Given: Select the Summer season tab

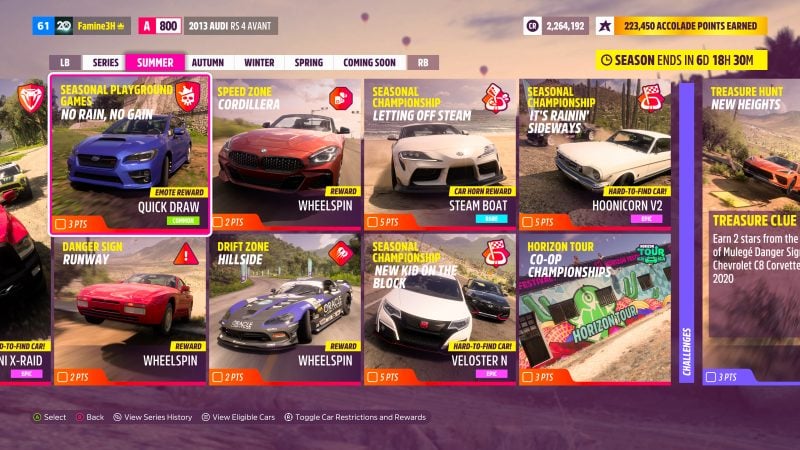Looking at the screenshot, I should pyautogui.click(x=155, y=62).
